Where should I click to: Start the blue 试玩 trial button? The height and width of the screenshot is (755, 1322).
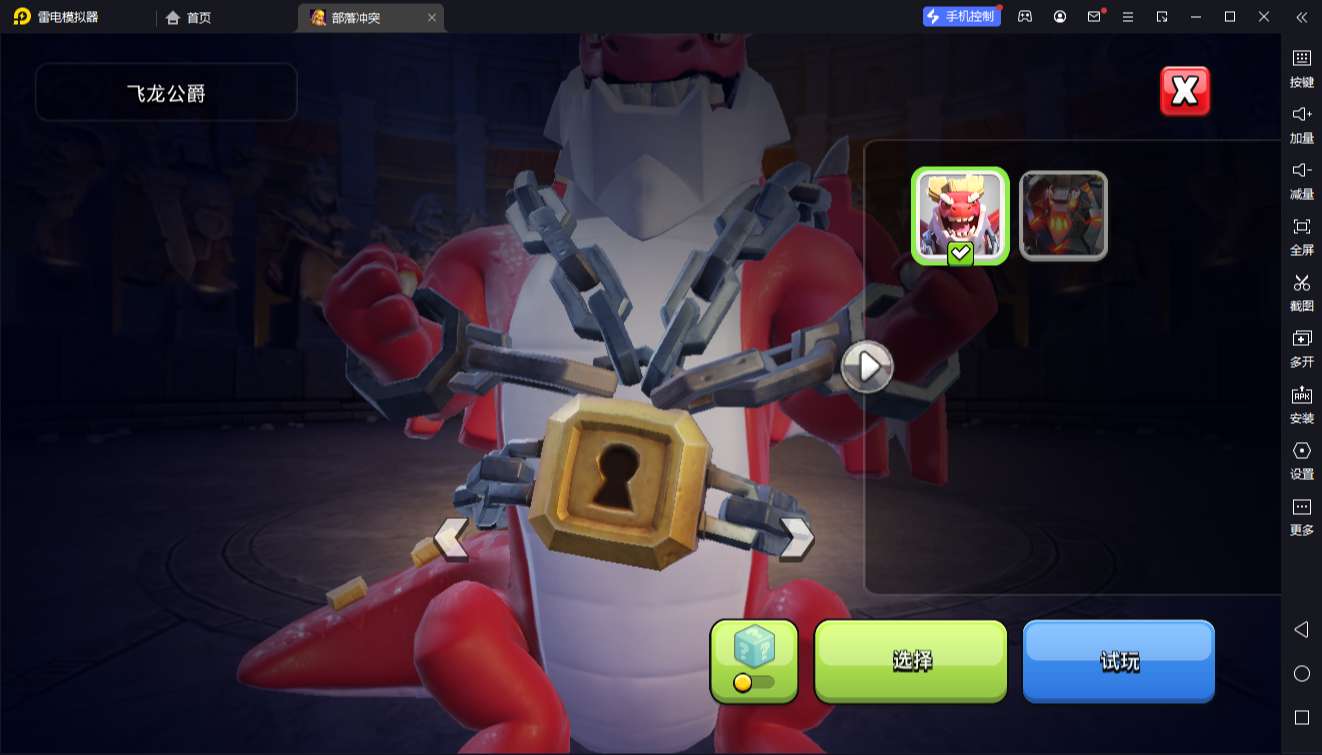[x=1118, y=661]
